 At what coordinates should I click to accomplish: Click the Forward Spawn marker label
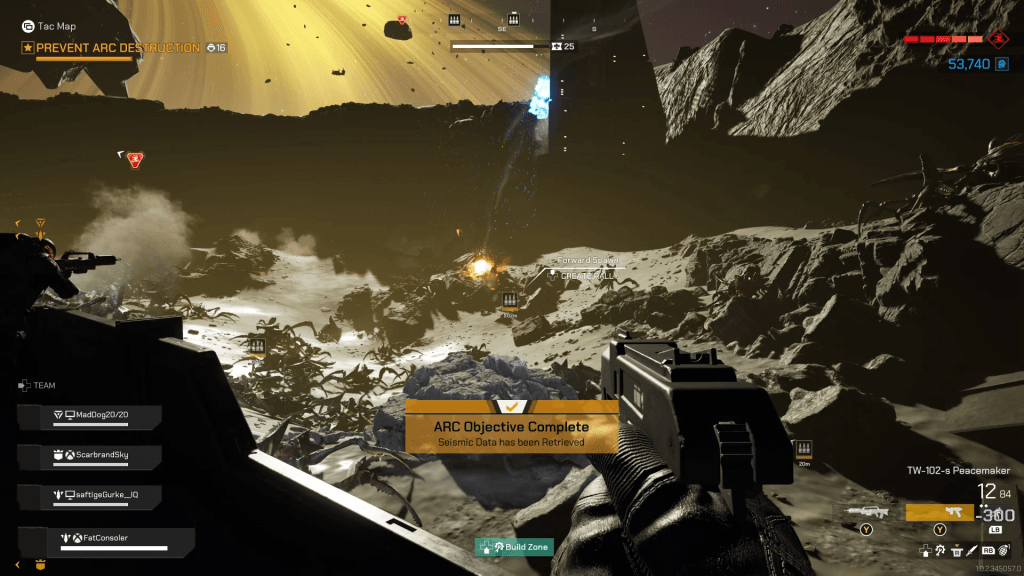tap(589, 261)
